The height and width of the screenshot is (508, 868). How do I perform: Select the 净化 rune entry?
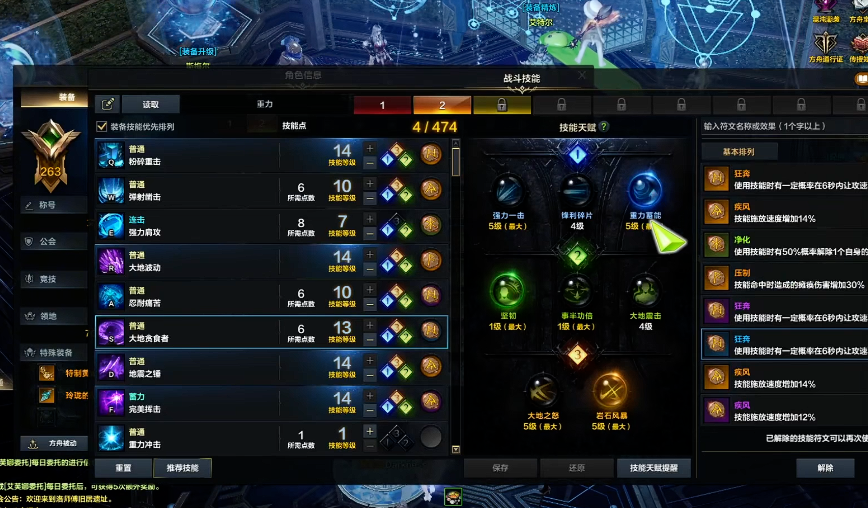785,245
